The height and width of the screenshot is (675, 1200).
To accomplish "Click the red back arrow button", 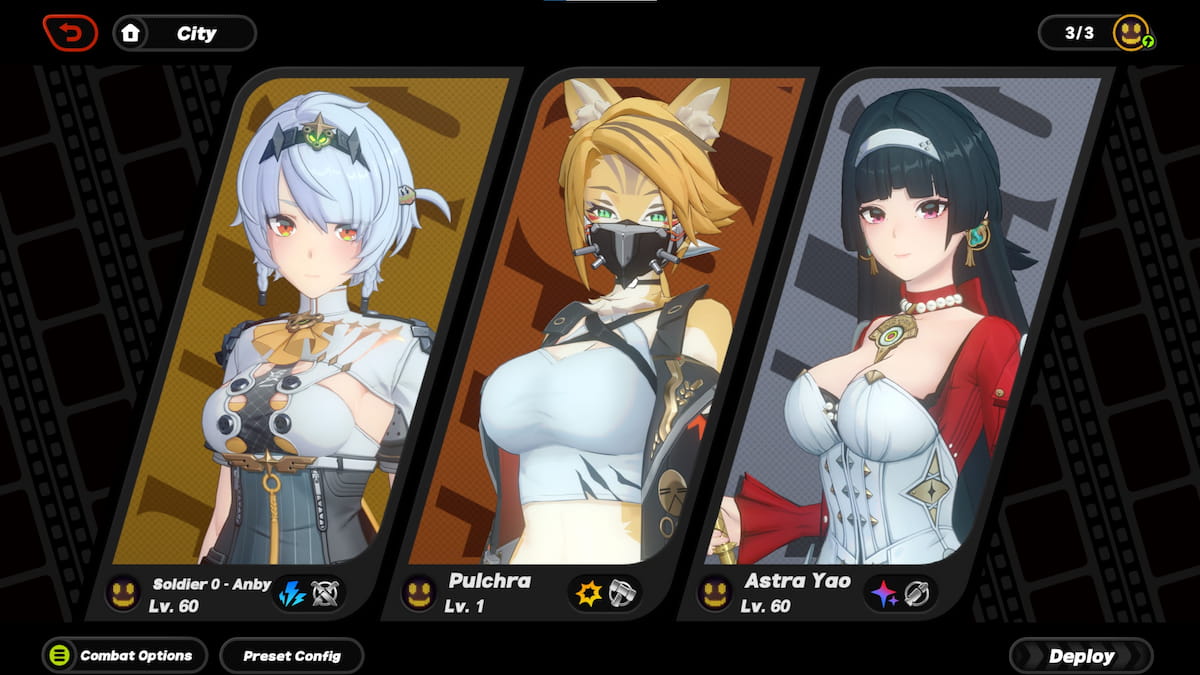I will (x=70, y=33).
